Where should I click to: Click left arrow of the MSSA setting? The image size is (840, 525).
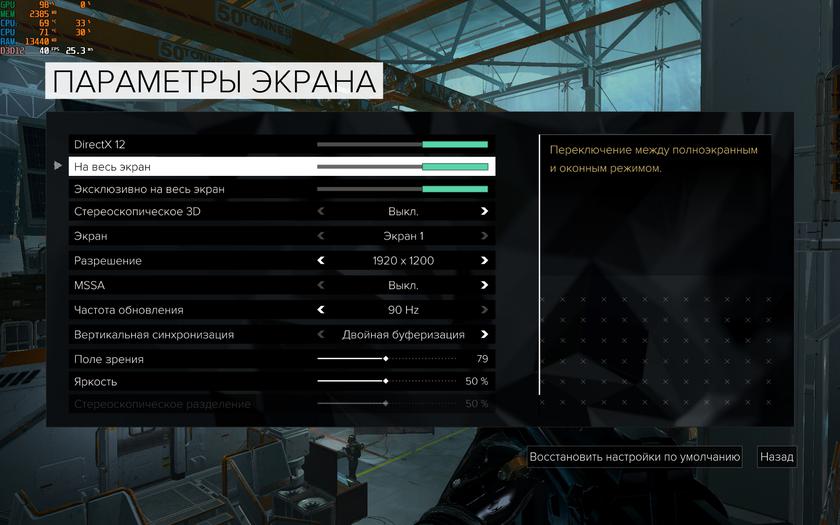coord(321,285)
